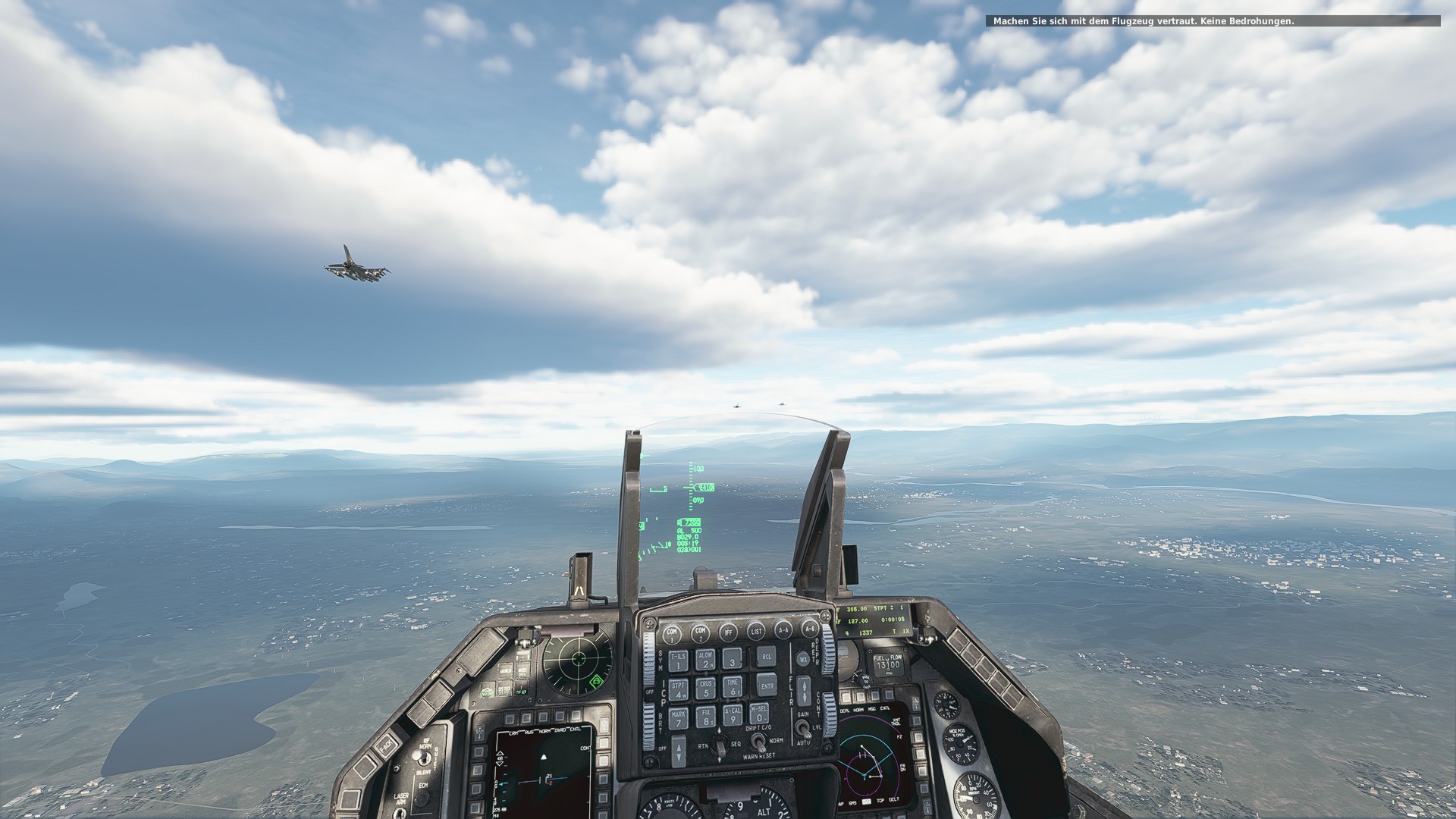Open the LIST page with the ICP button

tap(756, 630)
